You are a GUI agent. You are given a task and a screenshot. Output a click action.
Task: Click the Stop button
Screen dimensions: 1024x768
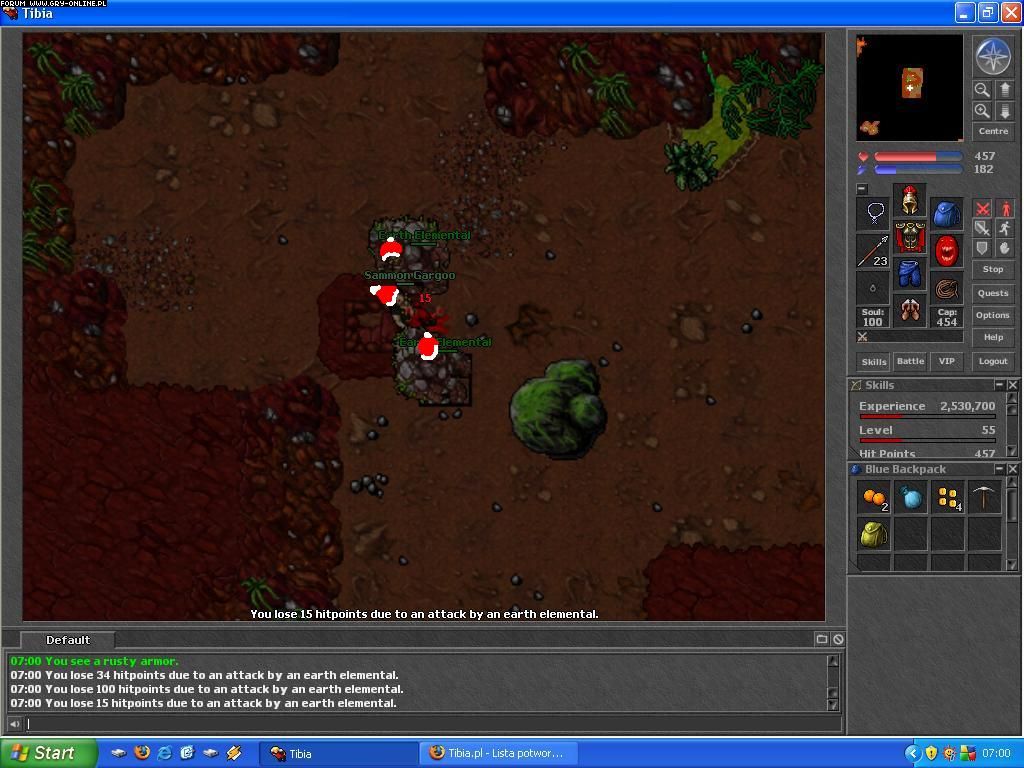[993, 269]
